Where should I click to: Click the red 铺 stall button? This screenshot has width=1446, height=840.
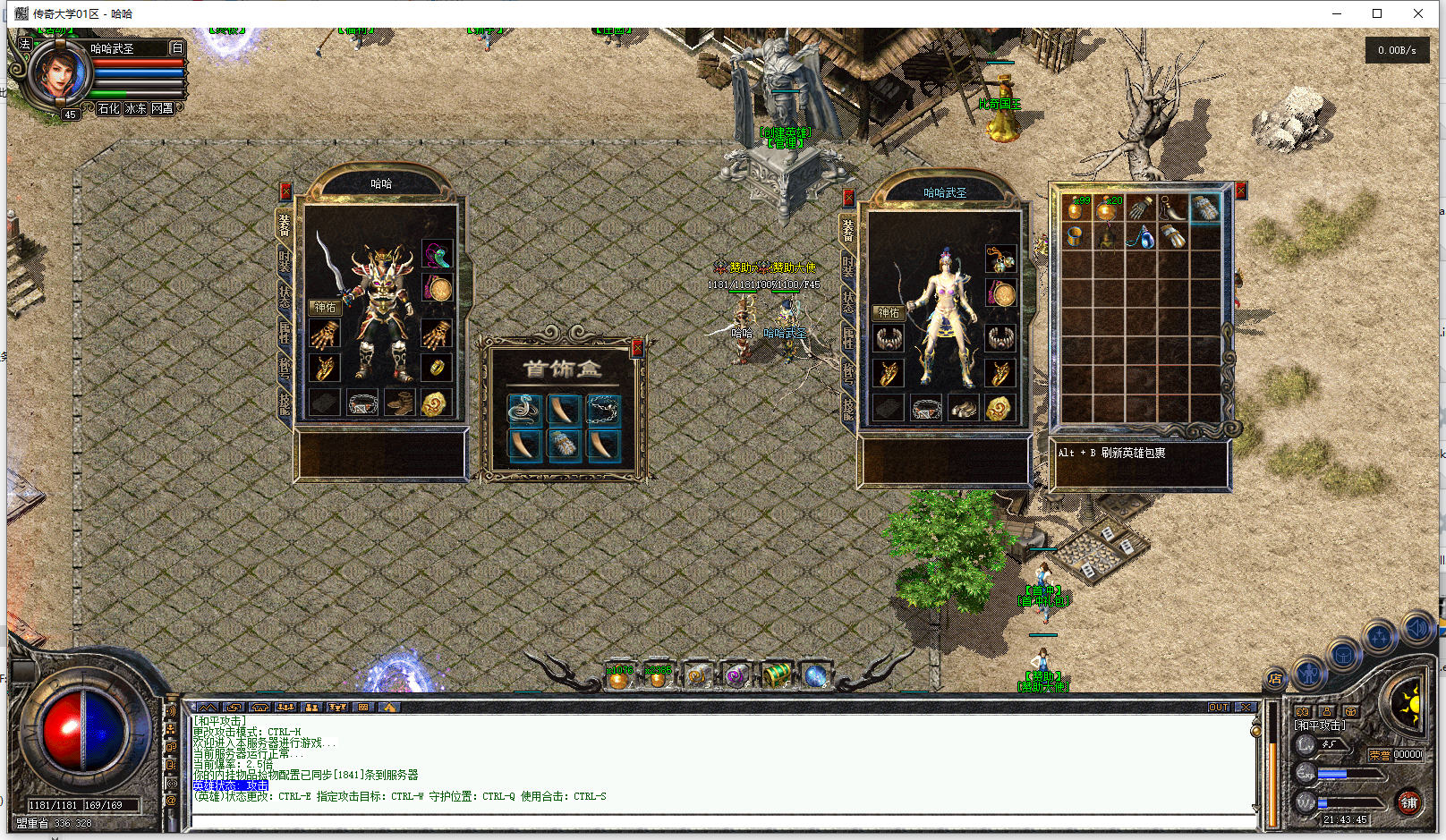coord(1408,802)
